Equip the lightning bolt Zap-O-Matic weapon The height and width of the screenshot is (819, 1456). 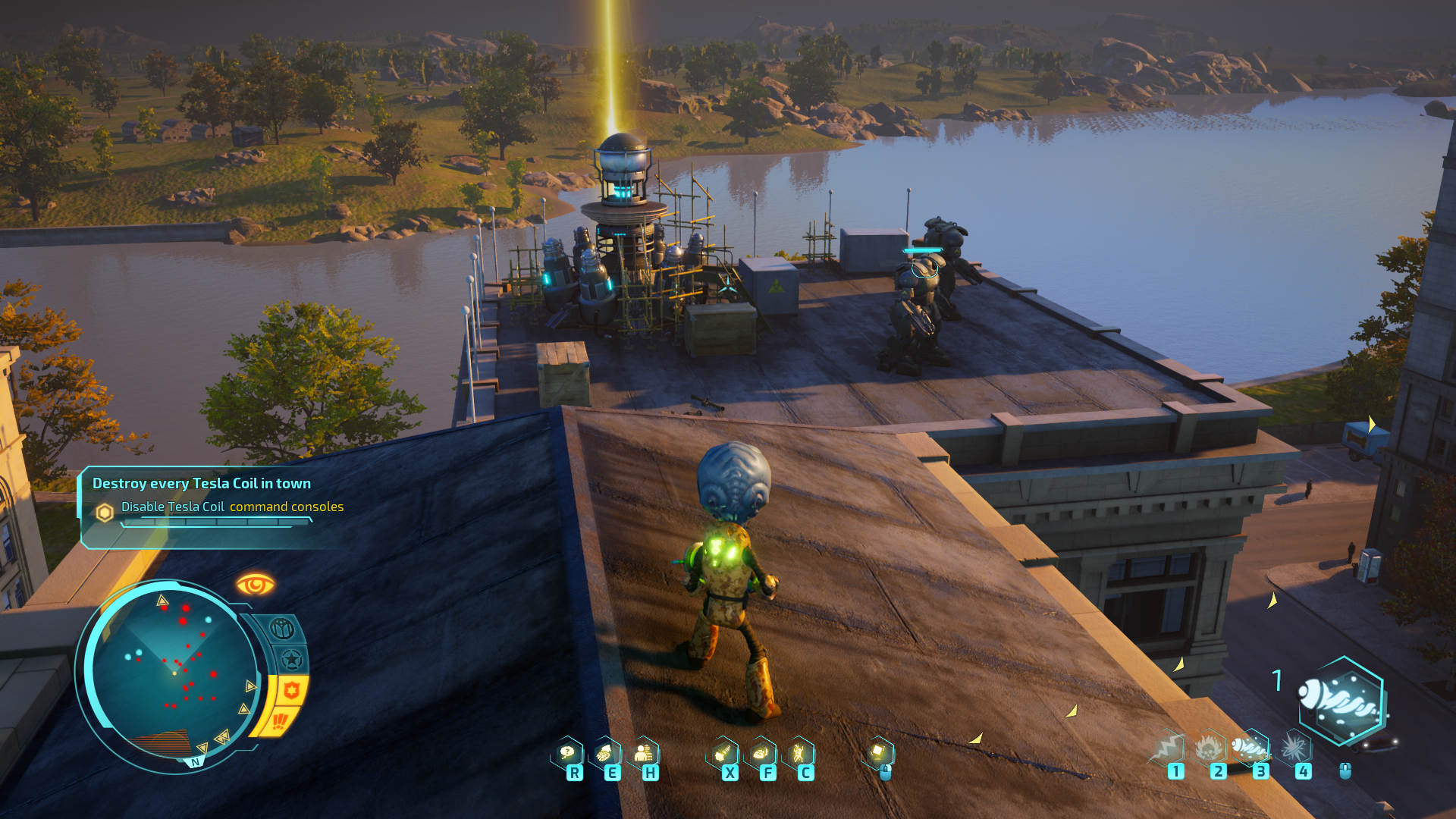tap(1169, 748)
